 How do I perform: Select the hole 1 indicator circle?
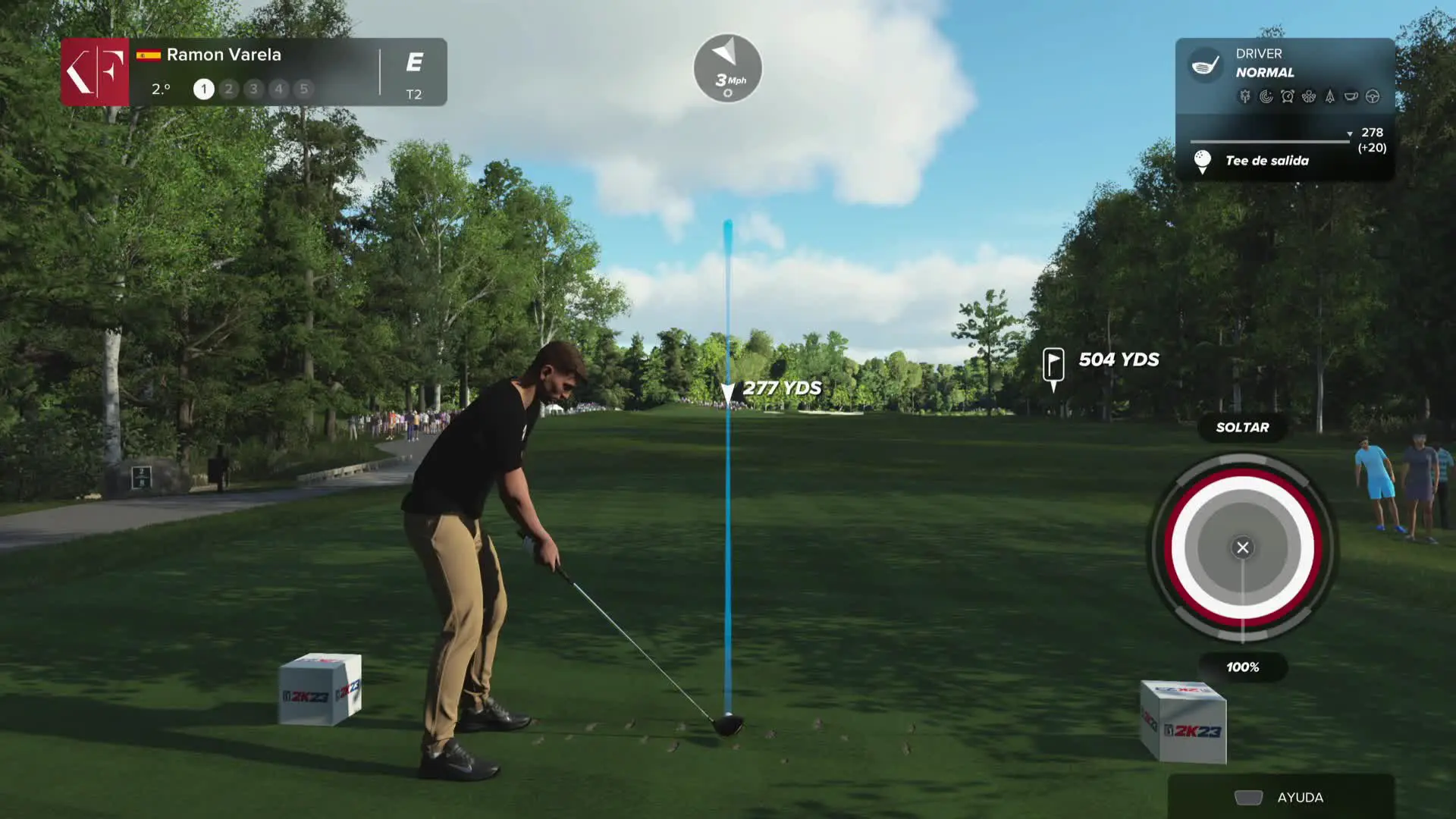click(x=203, y=89)
